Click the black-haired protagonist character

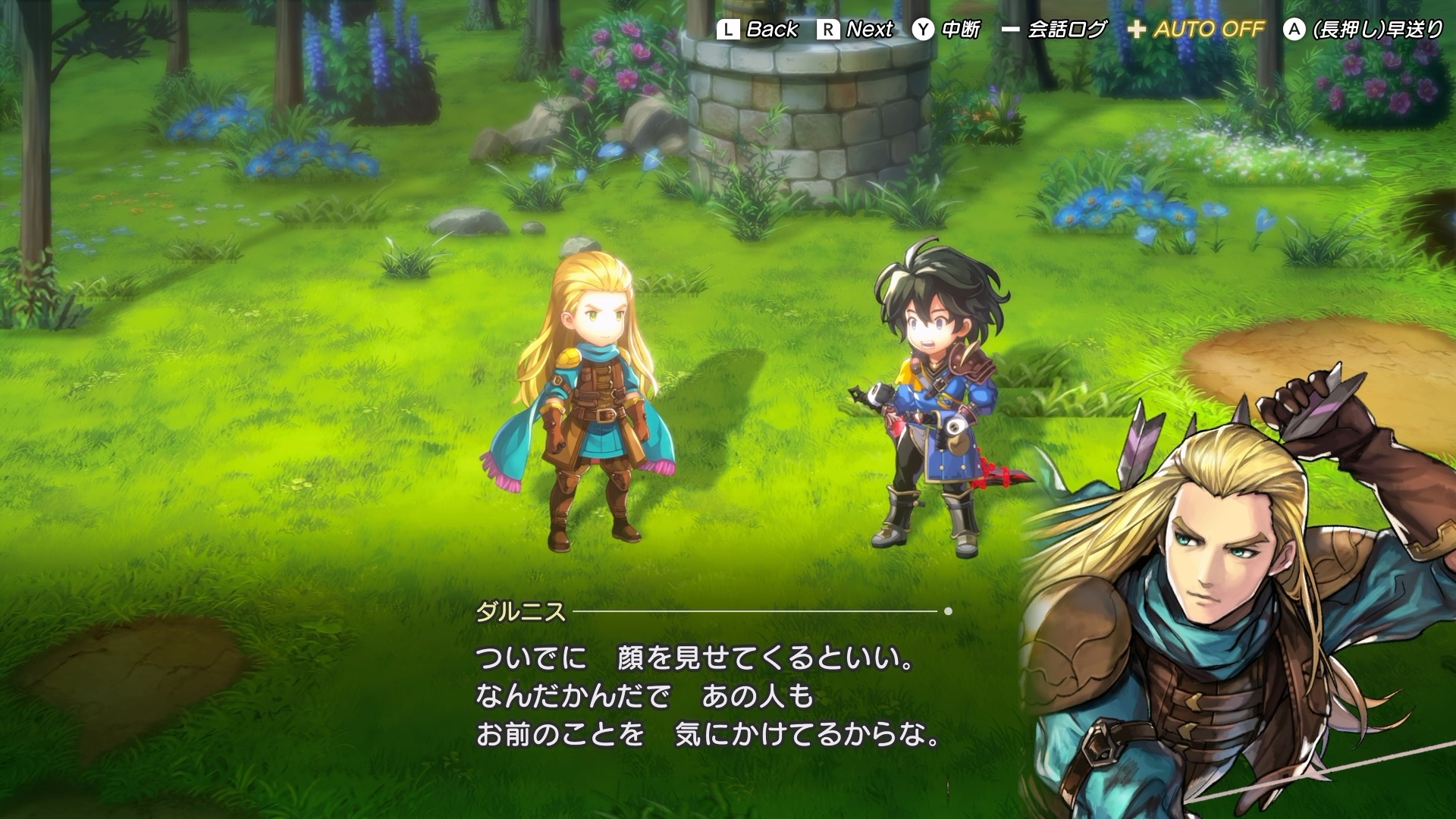click(x=933, y=394)
